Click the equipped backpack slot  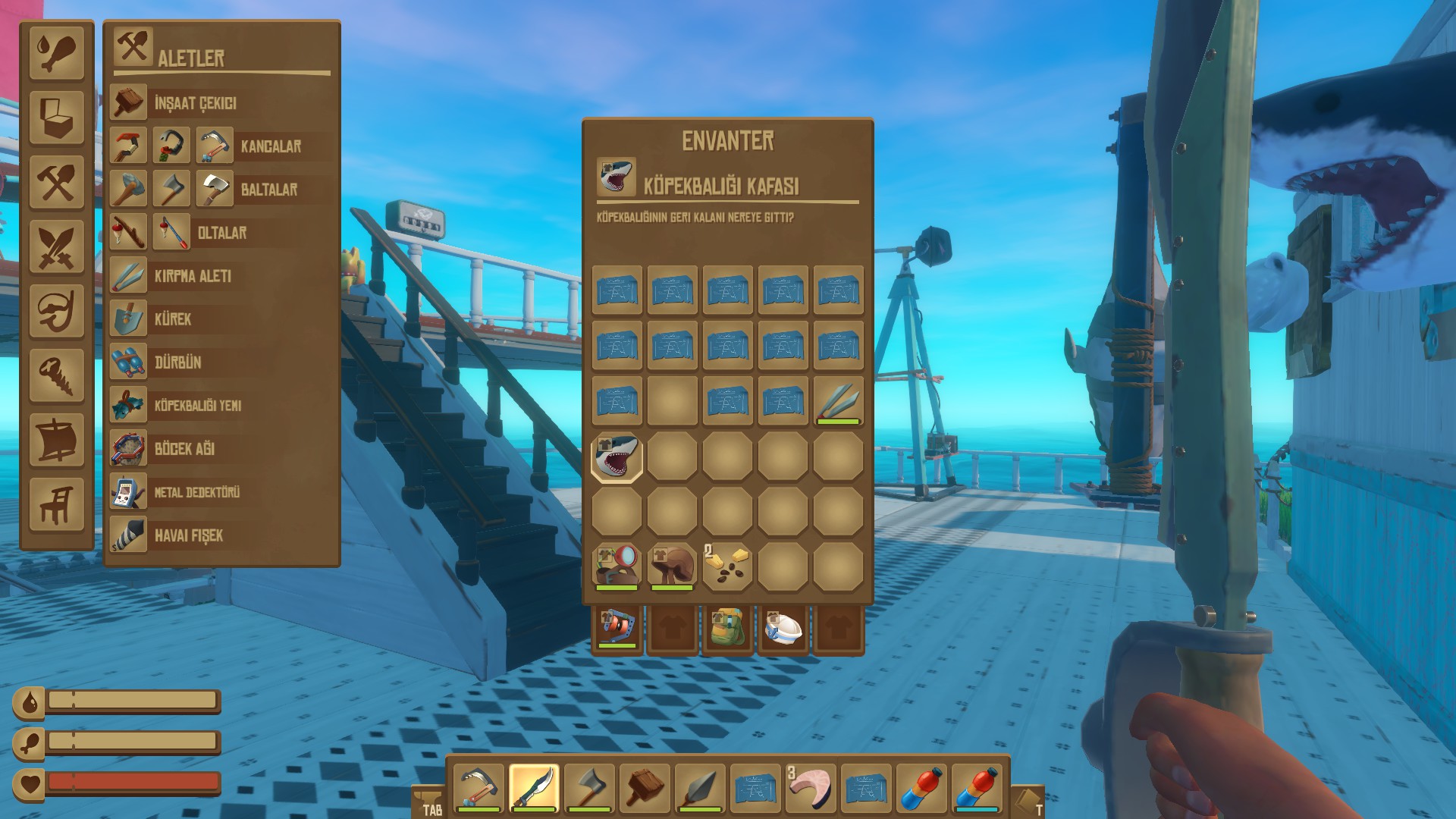pos(727,628)
